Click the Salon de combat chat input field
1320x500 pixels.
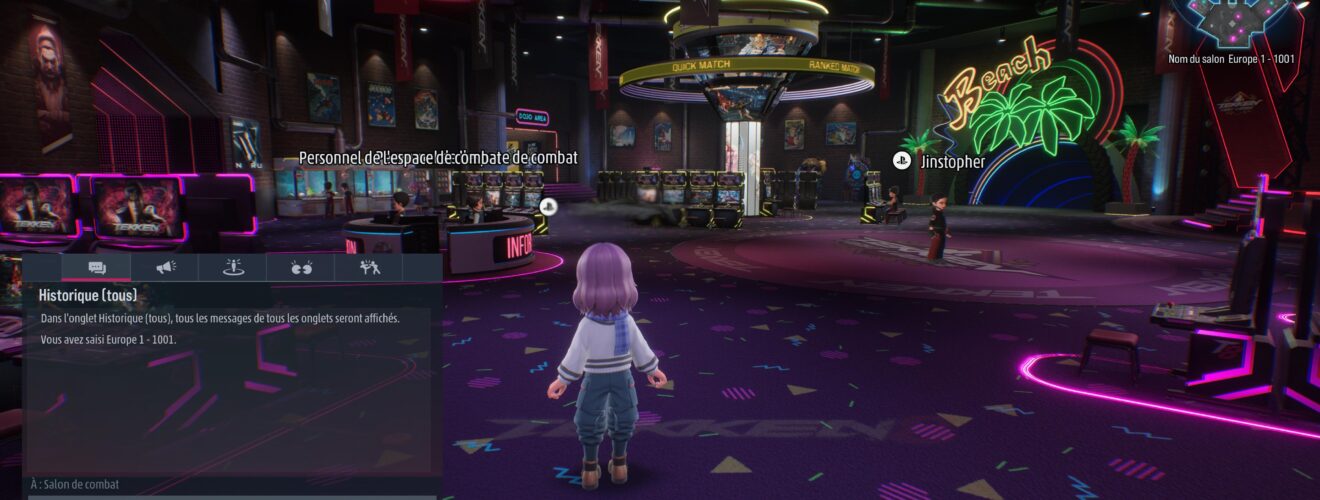(x=232, y=485)
